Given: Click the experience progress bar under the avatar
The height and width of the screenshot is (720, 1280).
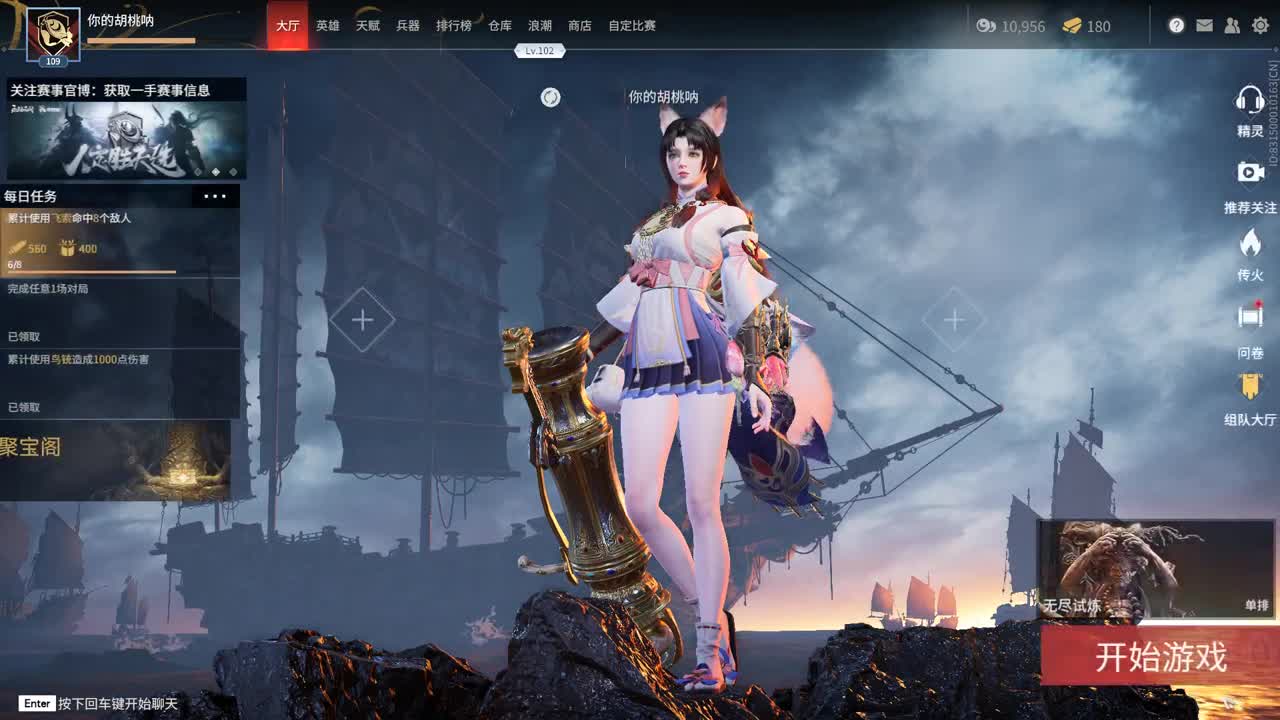Looking at the screenshot, I should (140, 38).
